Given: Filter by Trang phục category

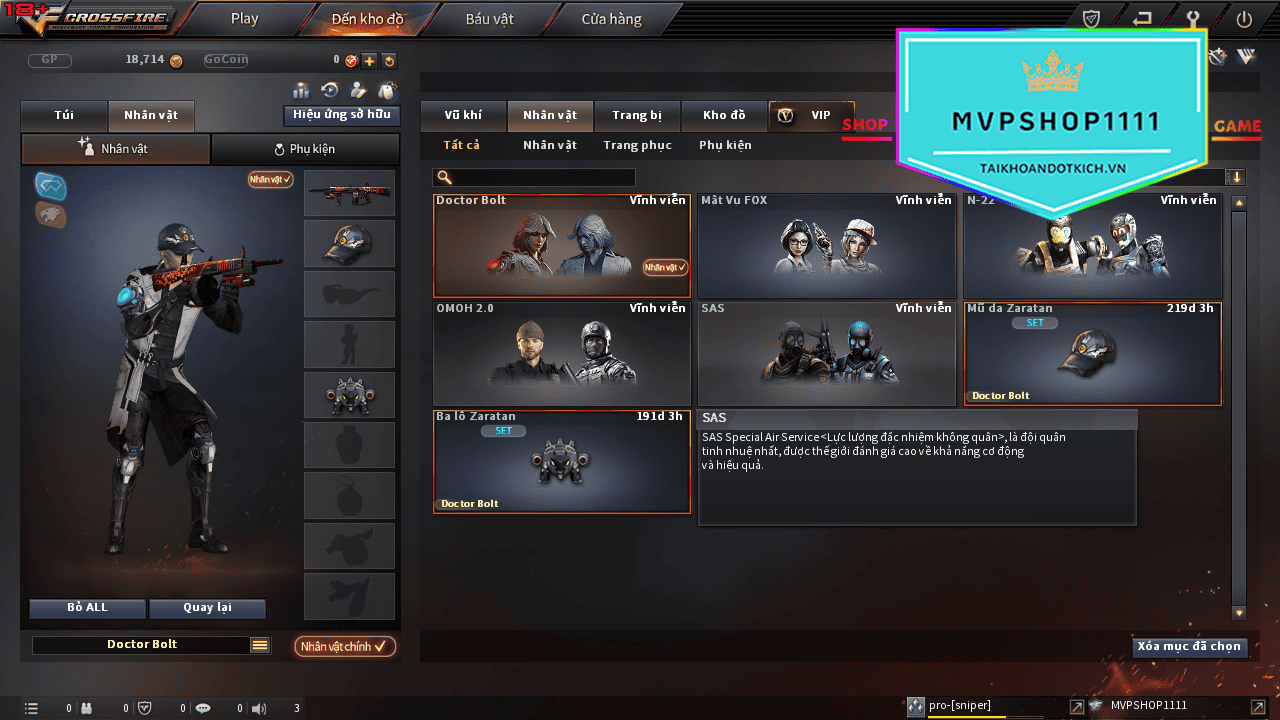Looking at the screenshot, I should click(x=637, y=145).
